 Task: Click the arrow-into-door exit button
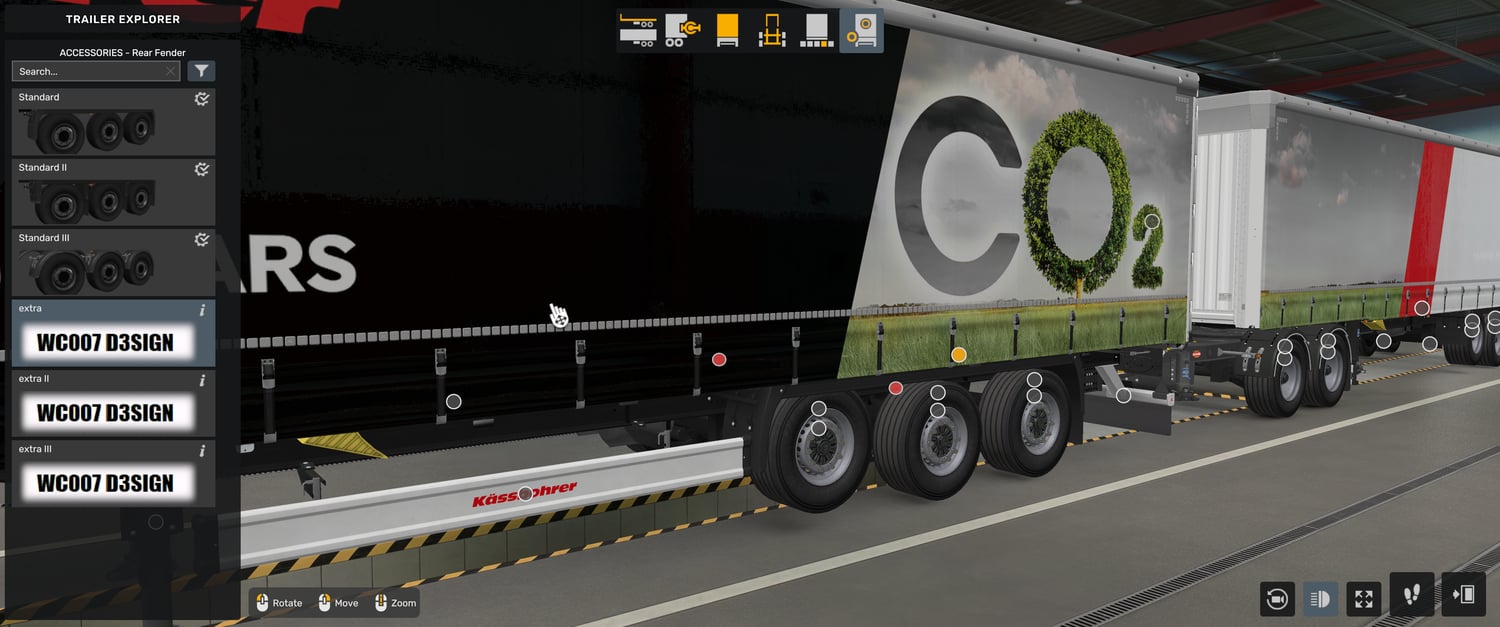point(1463,595)
